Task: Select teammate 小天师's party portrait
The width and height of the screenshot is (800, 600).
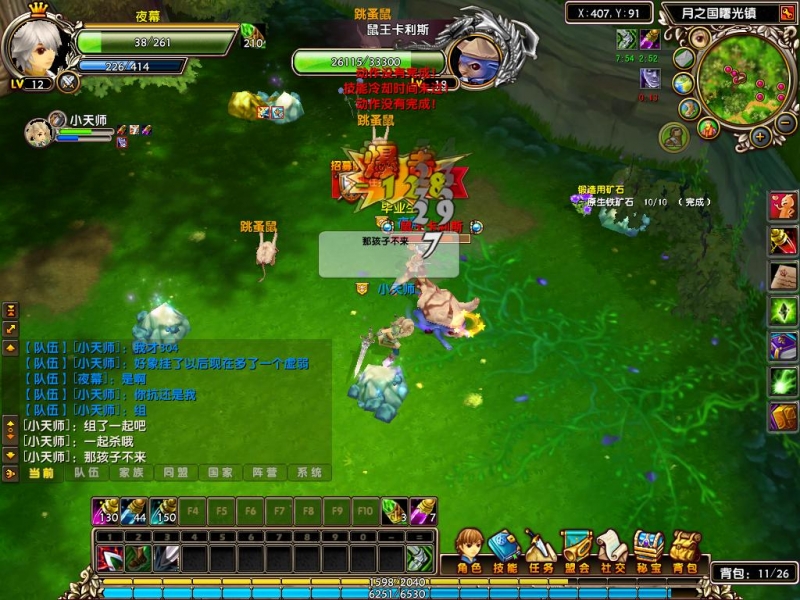Action: 38,132
